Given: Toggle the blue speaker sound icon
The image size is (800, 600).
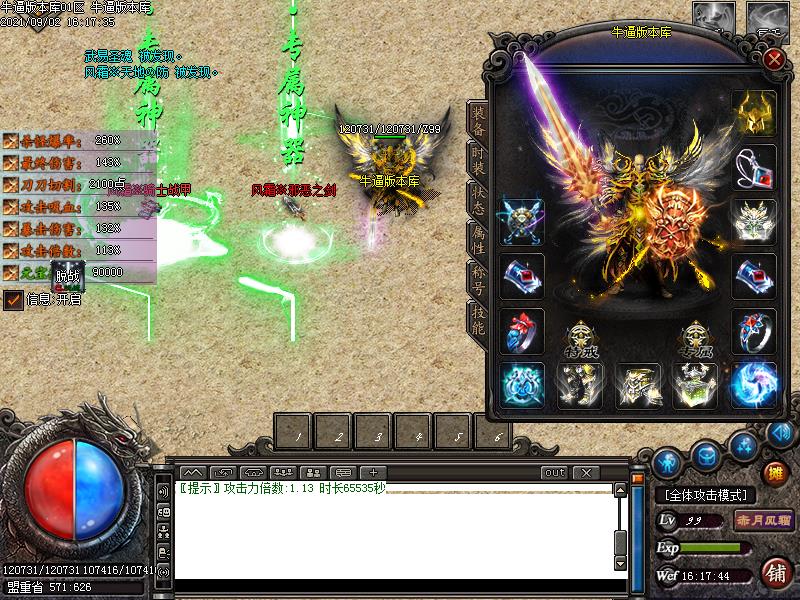Looking at the screenshot, I should (778, 435).
